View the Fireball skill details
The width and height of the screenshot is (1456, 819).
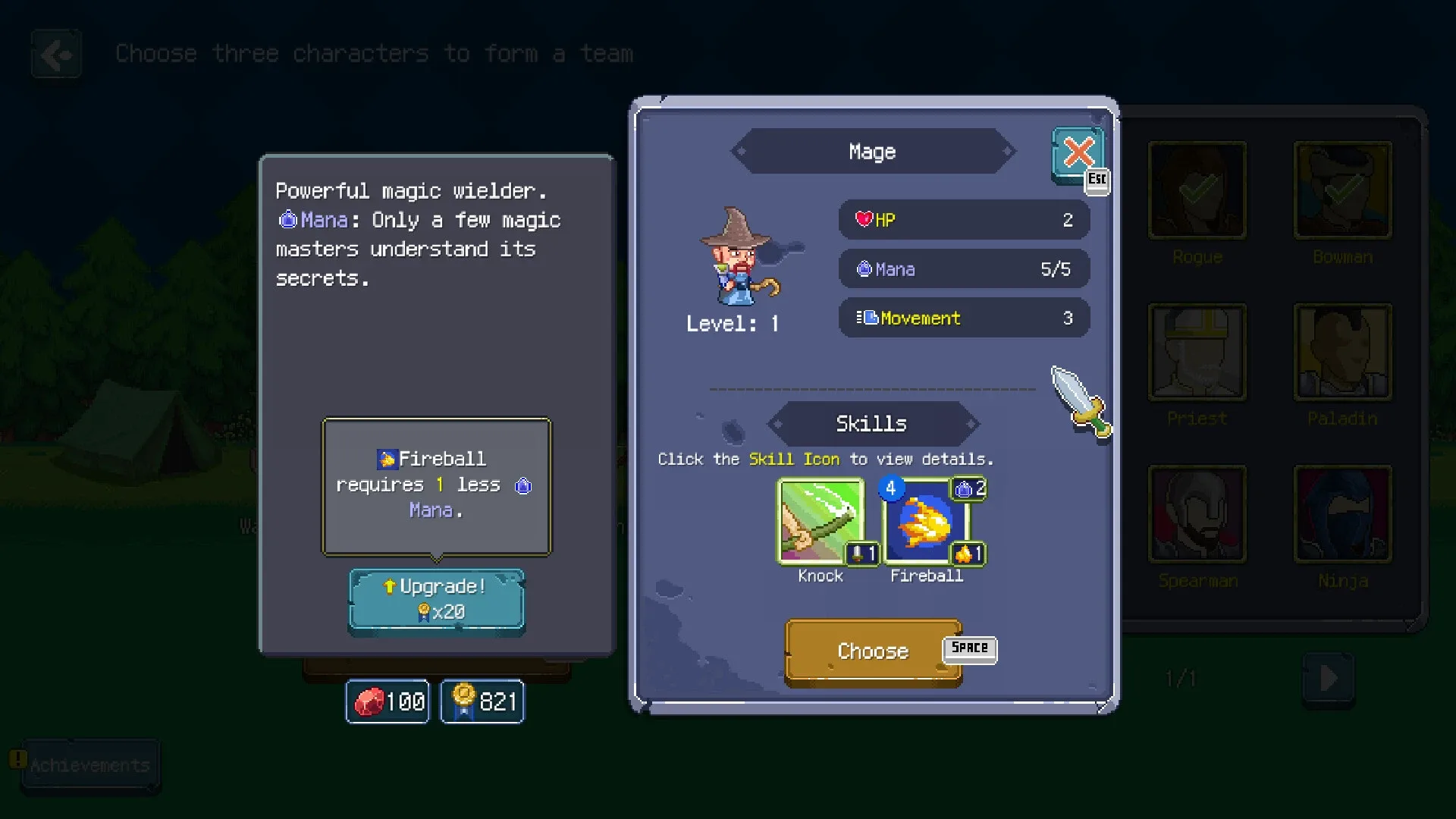927,522
